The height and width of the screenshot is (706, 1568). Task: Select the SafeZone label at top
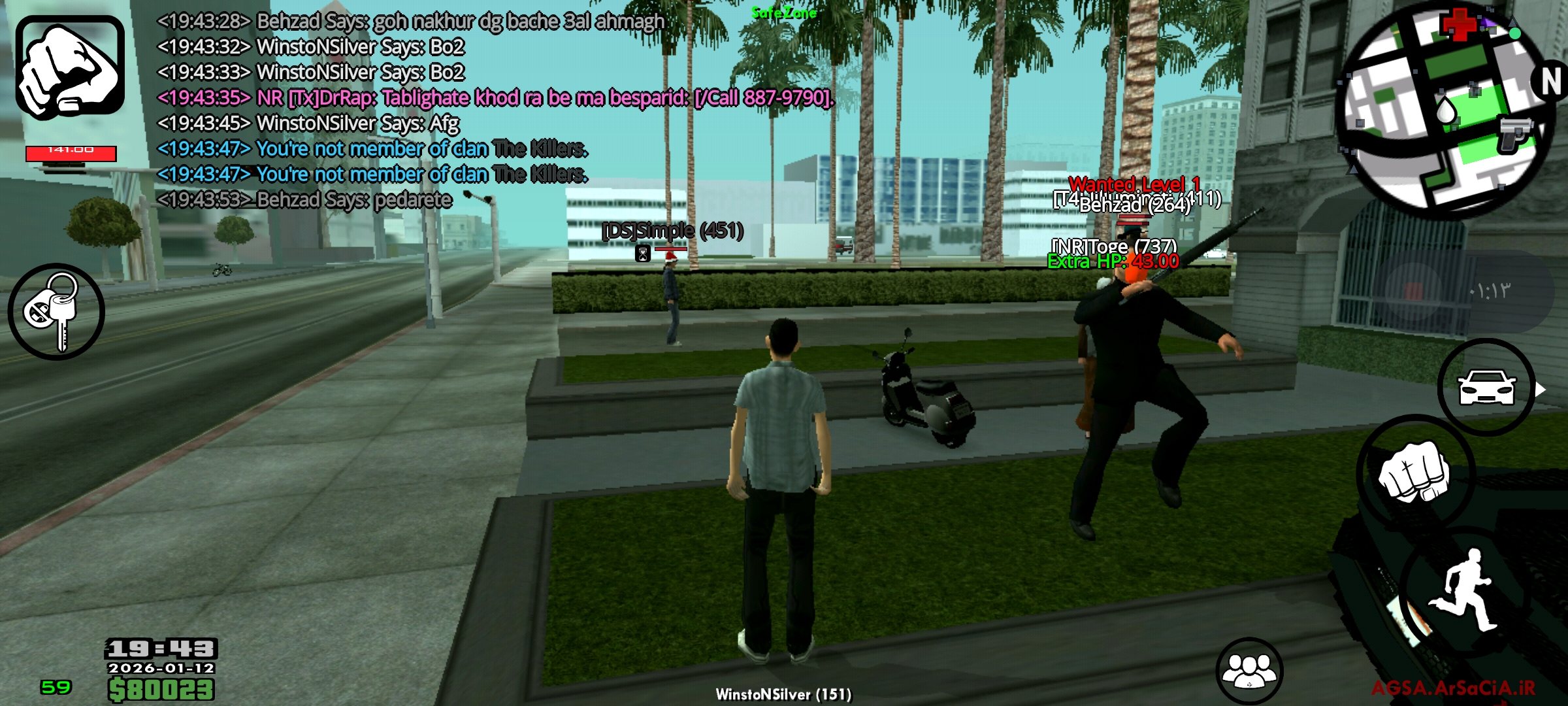click(783, 12)
